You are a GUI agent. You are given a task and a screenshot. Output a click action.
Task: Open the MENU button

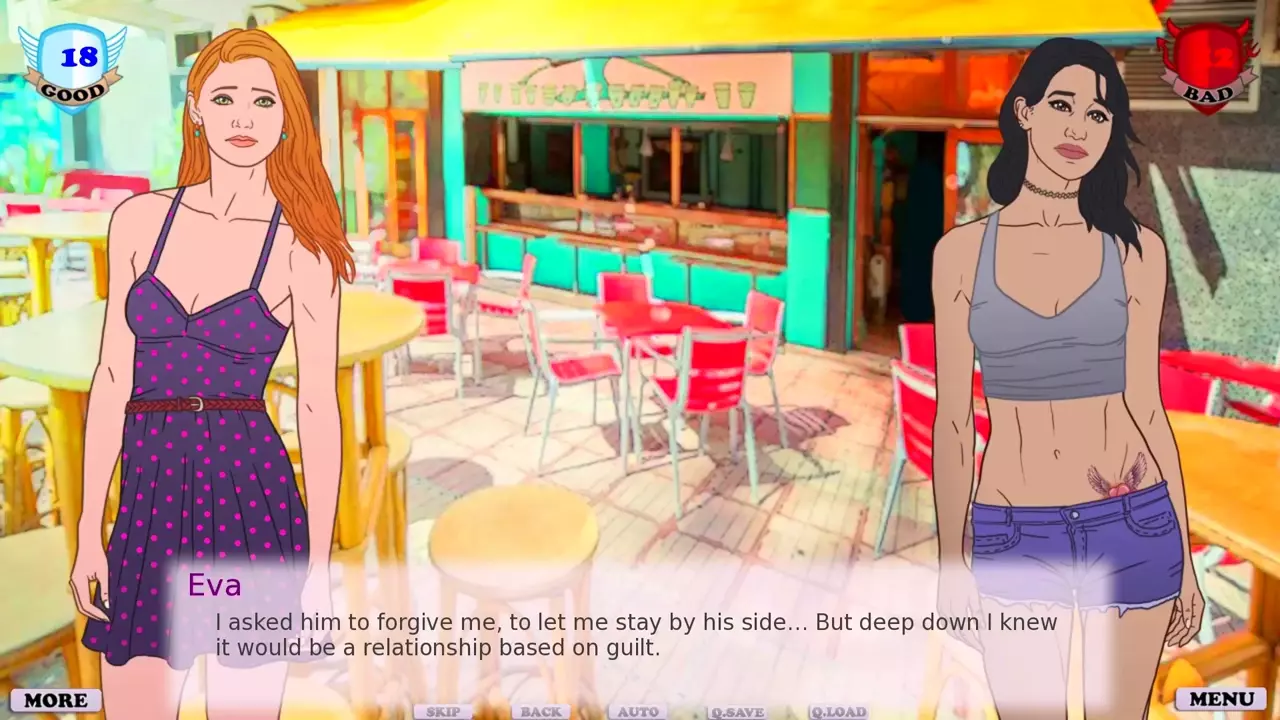click(1221, 699)
